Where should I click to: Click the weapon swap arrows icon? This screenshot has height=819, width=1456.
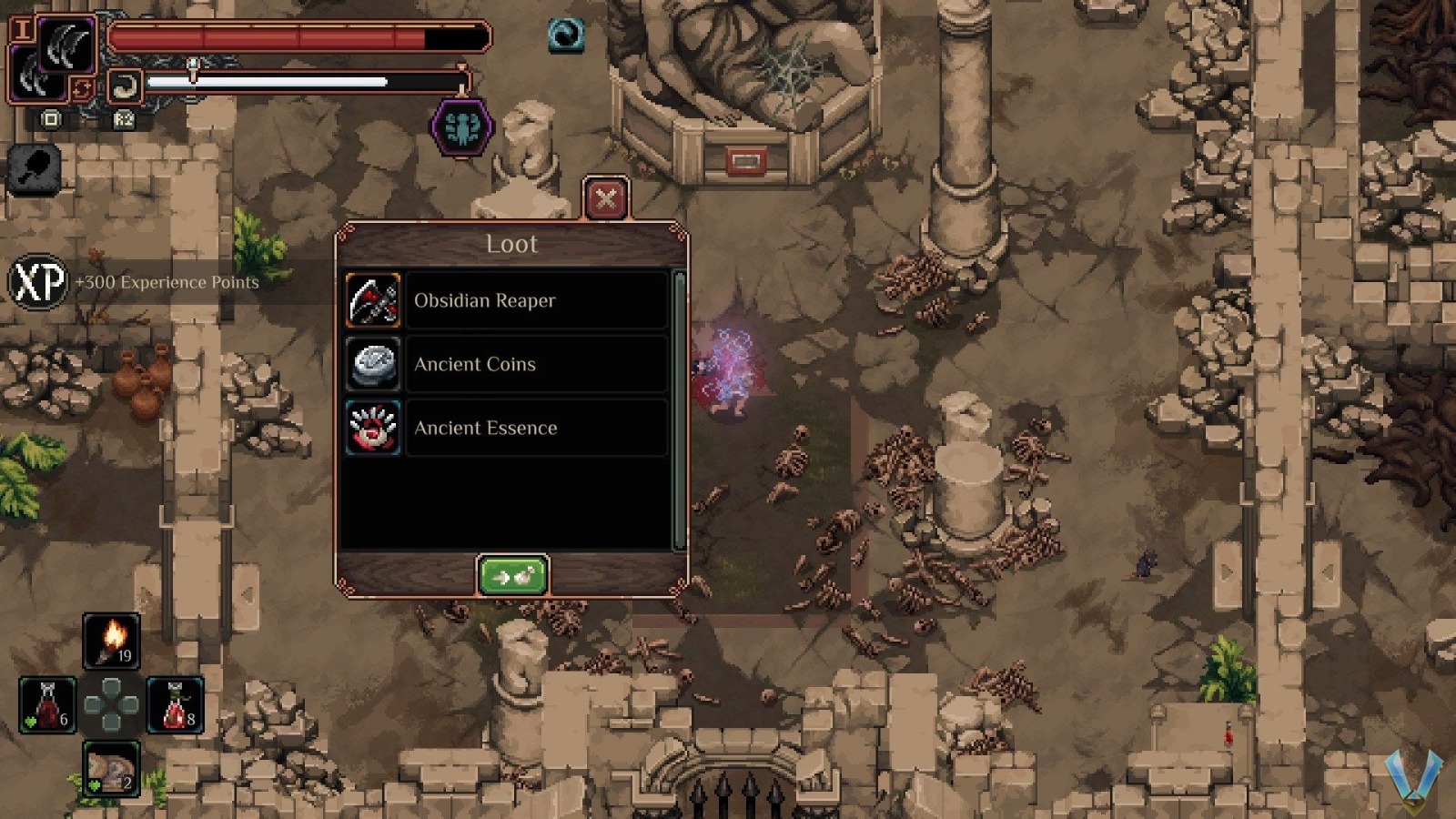pos(82,89)
